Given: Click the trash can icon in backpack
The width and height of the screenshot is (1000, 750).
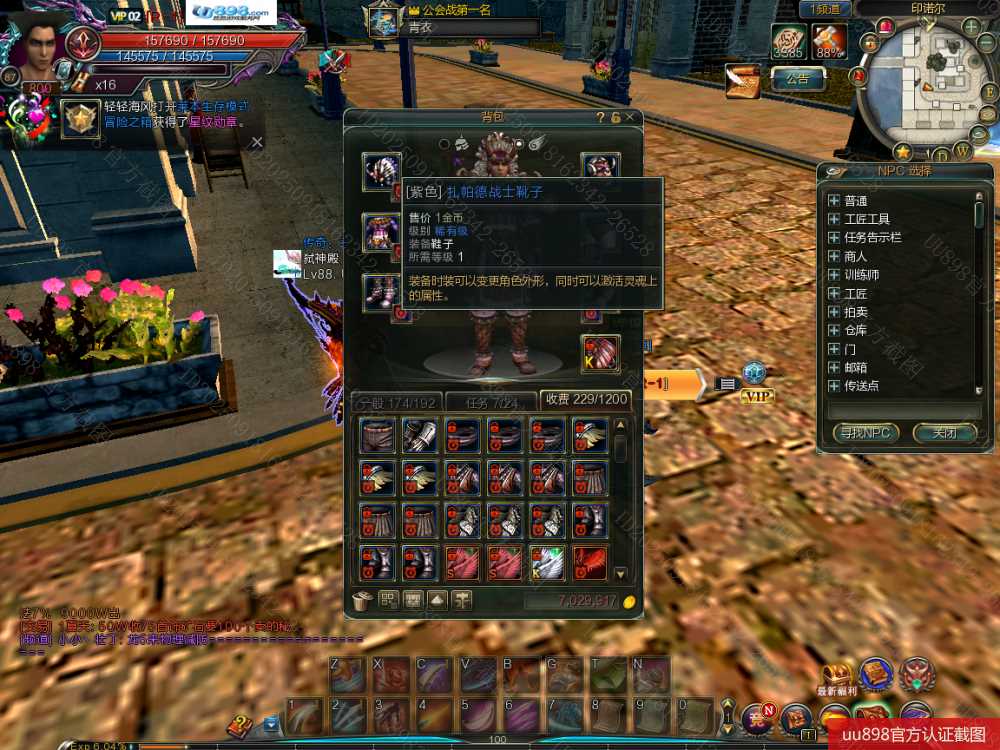Looking at the screenshot, I should [363, 600].
